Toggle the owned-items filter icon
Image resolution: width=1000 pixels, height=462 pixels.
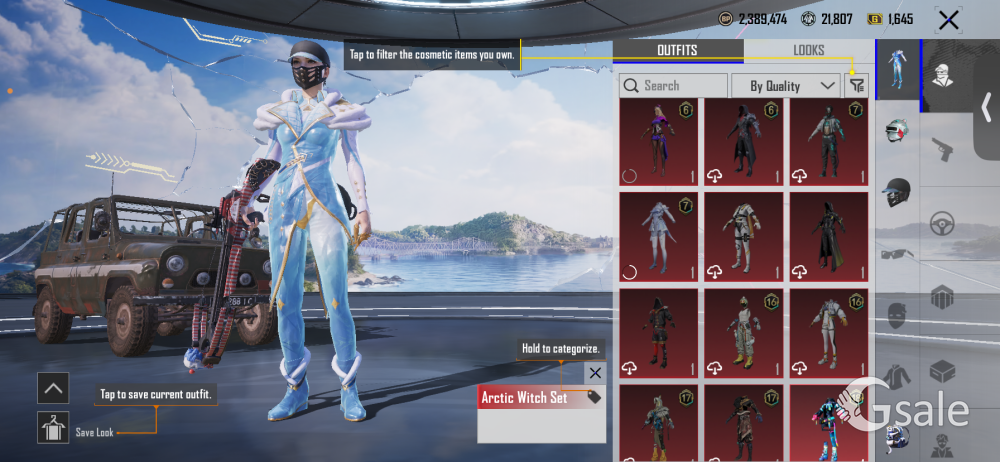tap(856, 86)
